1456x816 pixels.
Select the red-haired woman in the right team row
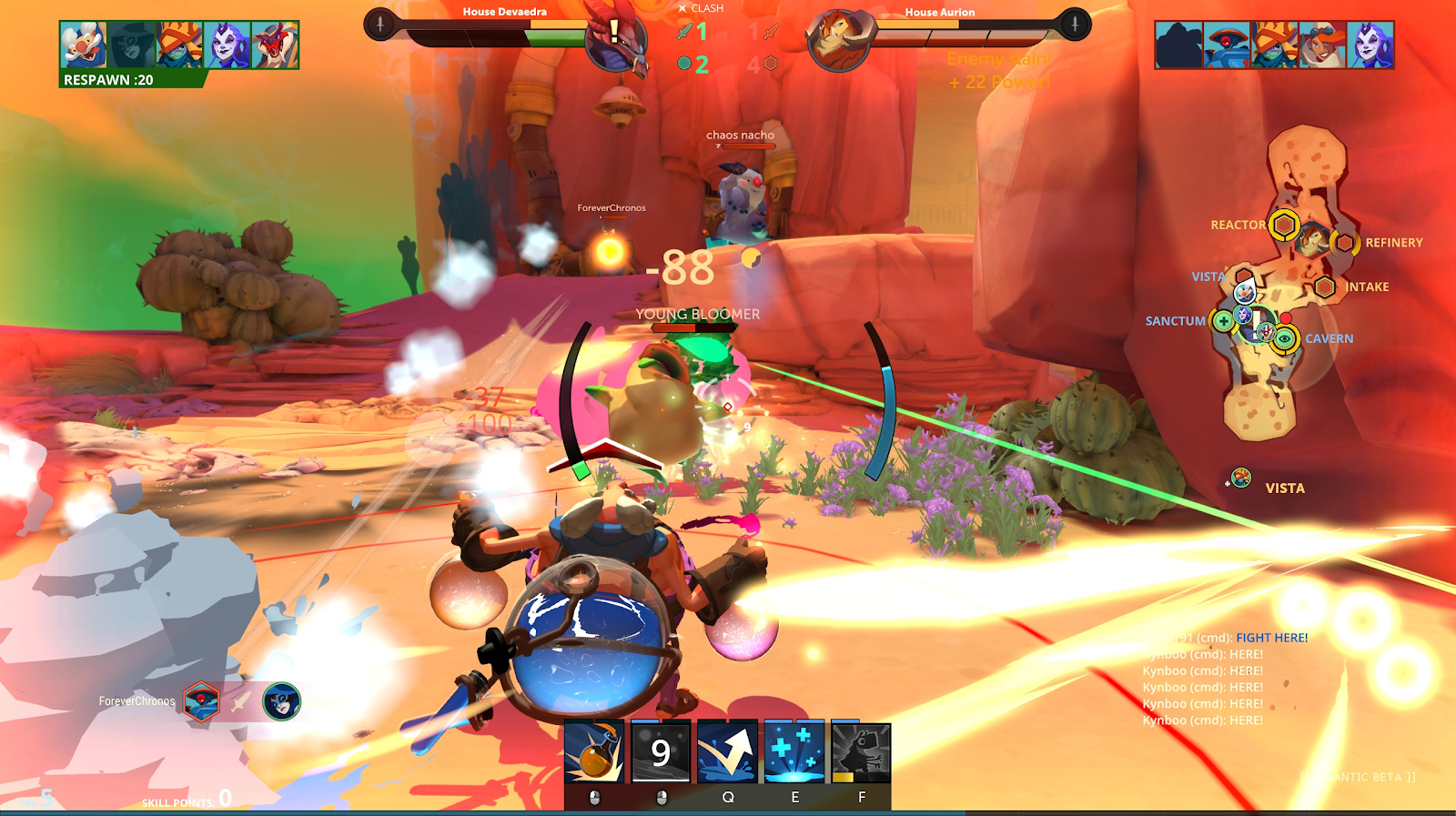pos(1322,45)
